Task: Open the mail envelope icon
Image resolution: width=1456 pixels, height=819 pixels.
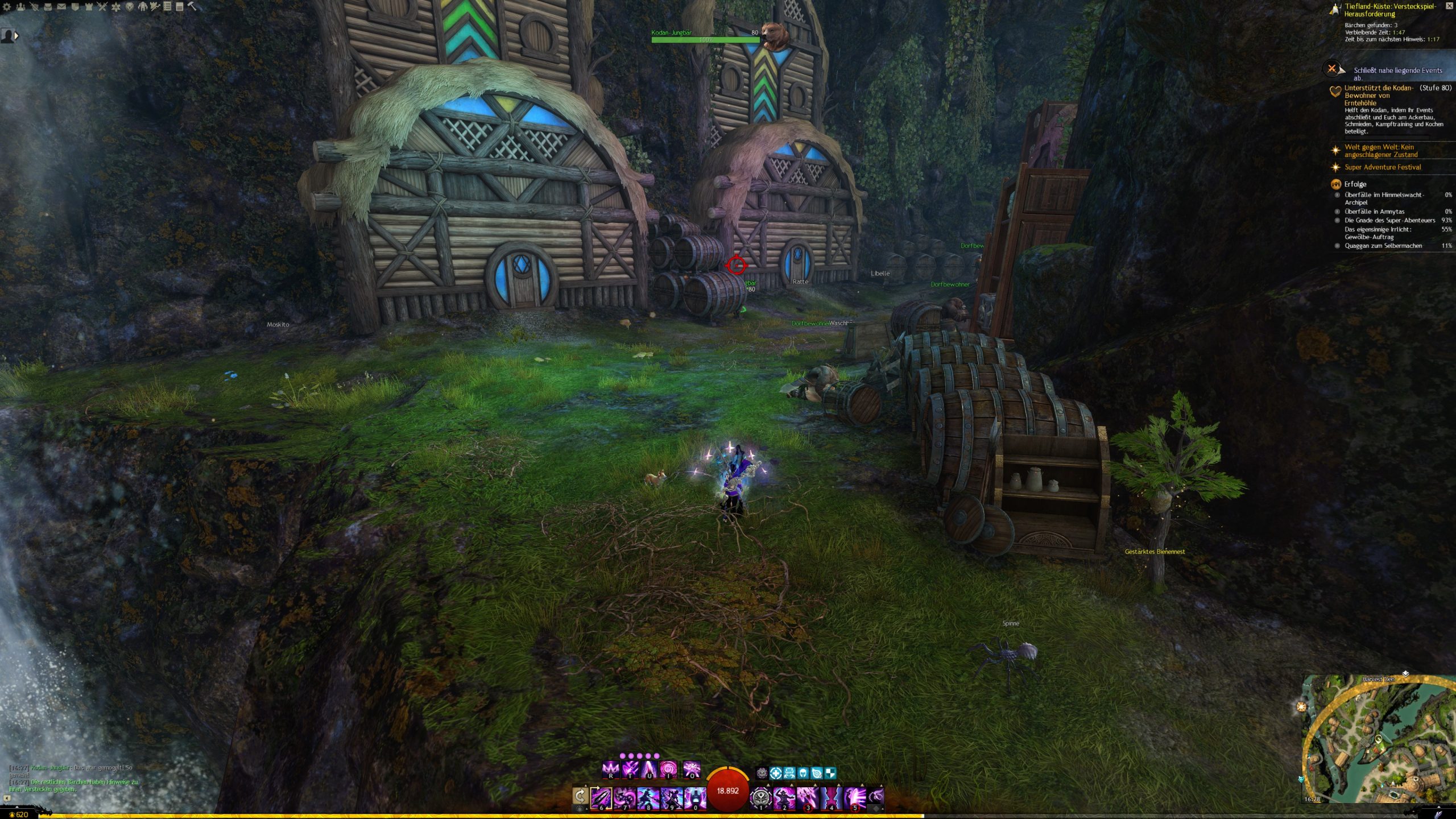Action: click(x=61, y=7)
